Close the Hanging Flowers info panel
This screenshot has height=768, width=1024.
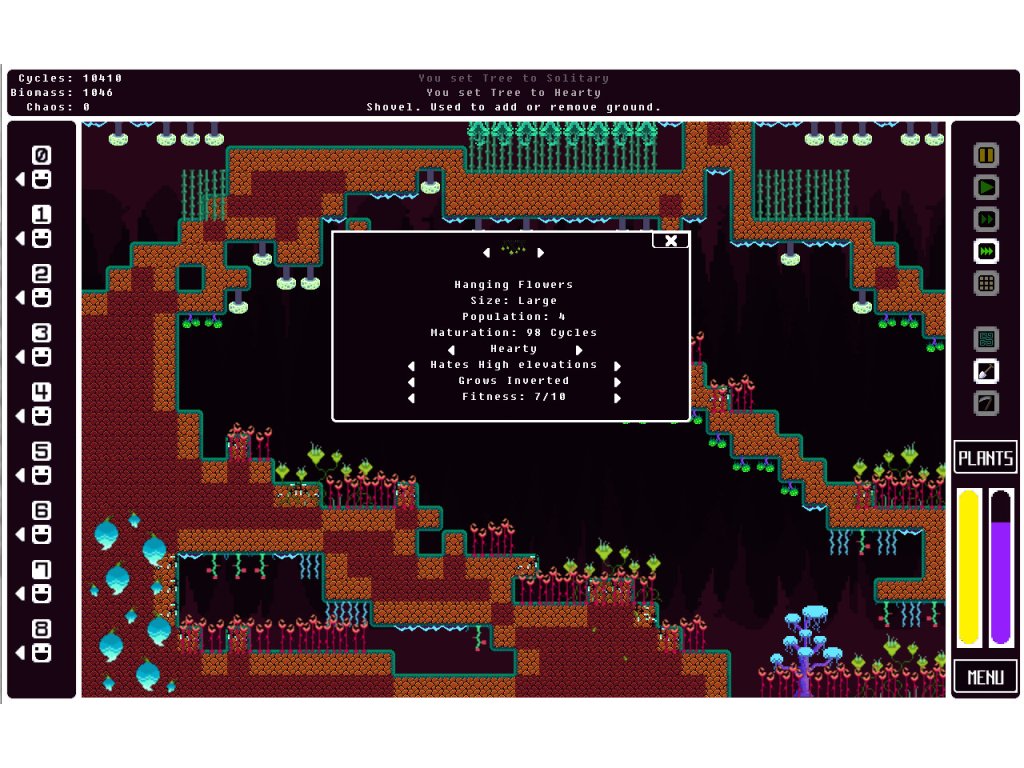(x=671, y=240)
